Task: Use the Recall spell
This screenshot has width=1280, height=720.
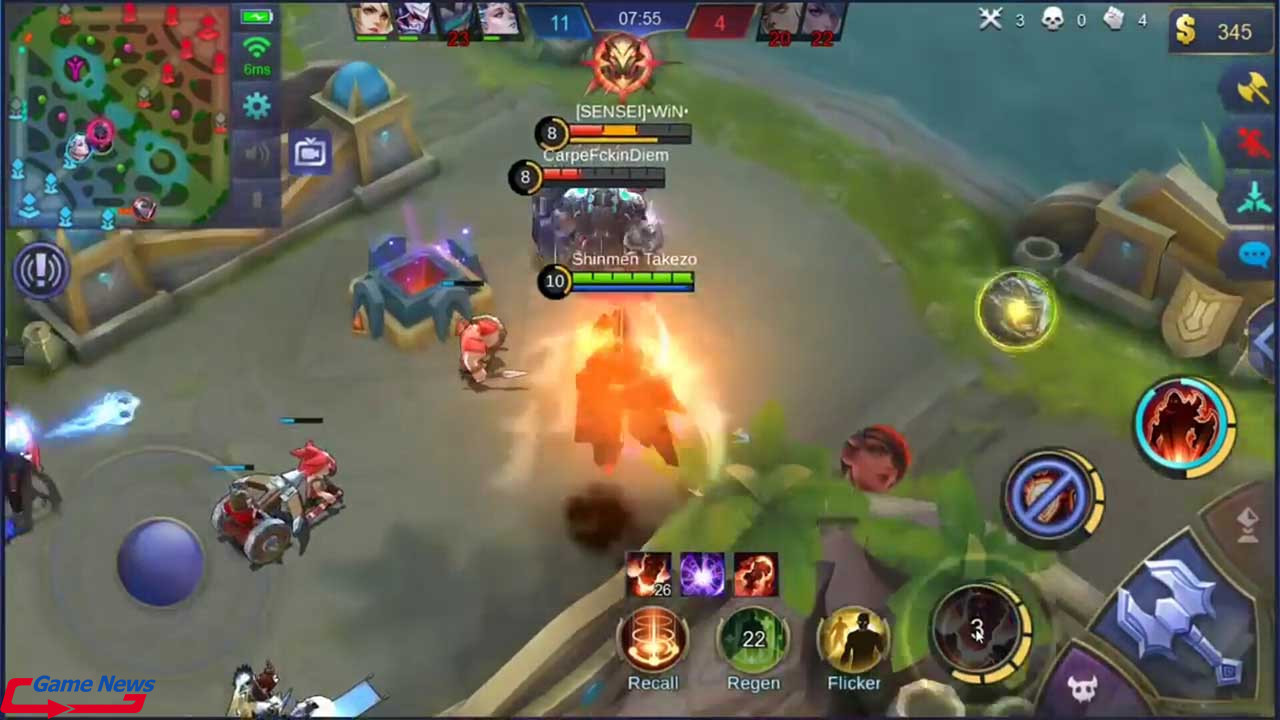Action: coord(653,639)
